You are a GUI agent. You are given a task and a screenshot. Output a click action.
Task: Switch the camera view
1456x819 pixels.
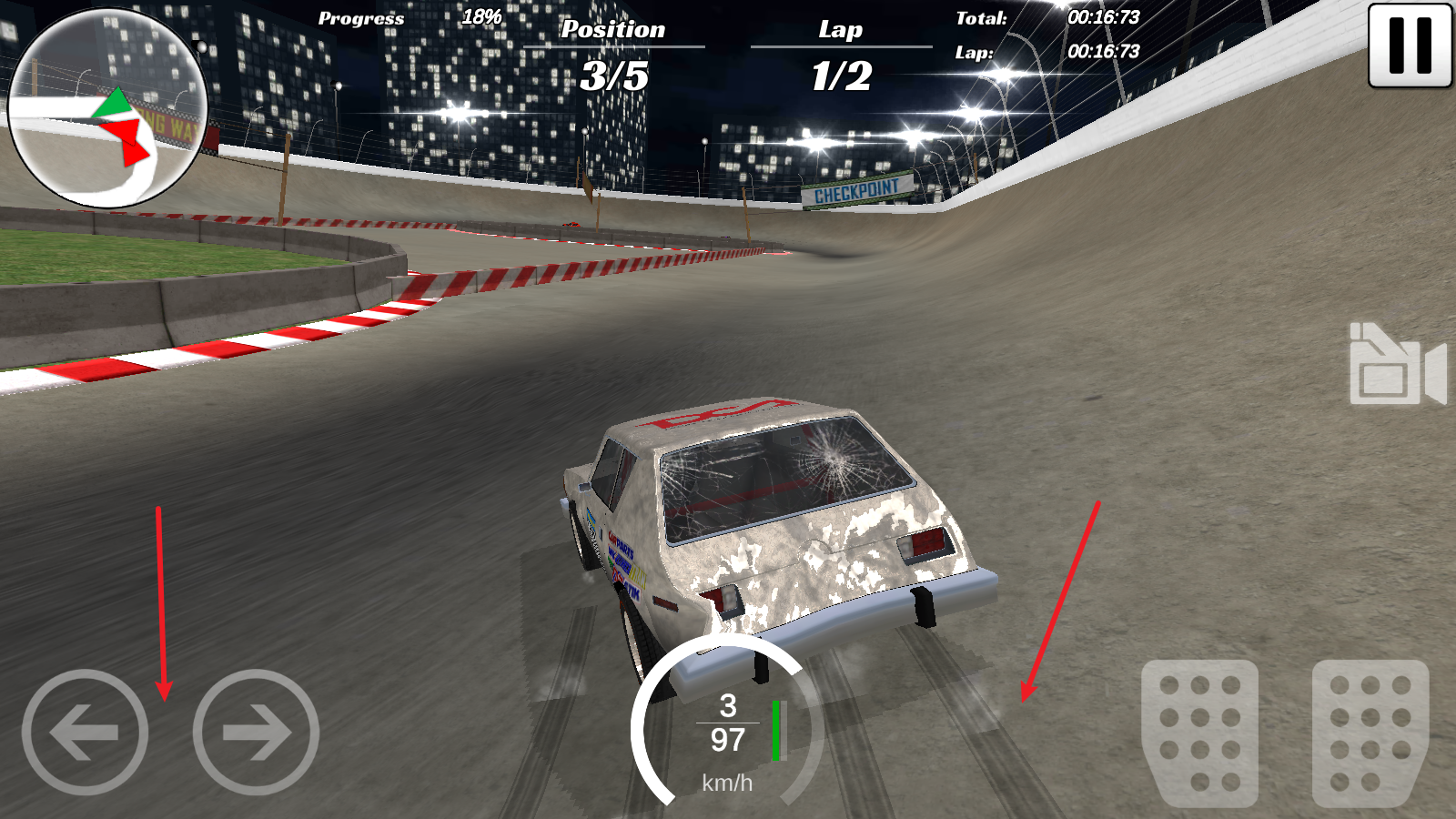(x=1397, y=364)
